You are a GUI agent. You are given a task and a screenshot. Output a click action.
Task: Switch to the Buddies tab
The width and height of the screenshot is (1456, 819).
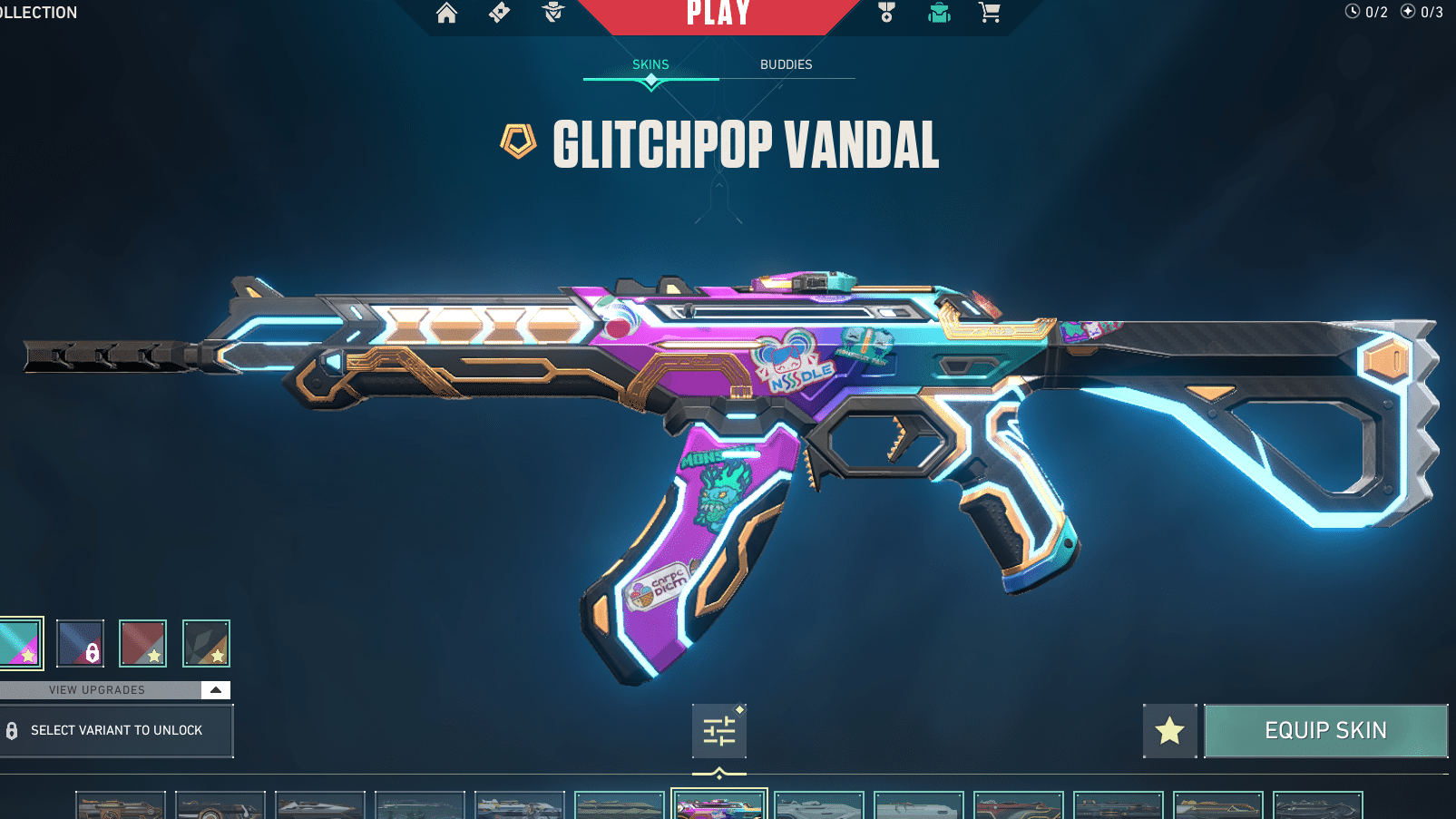pyautogui.click(x=786, y=64)
